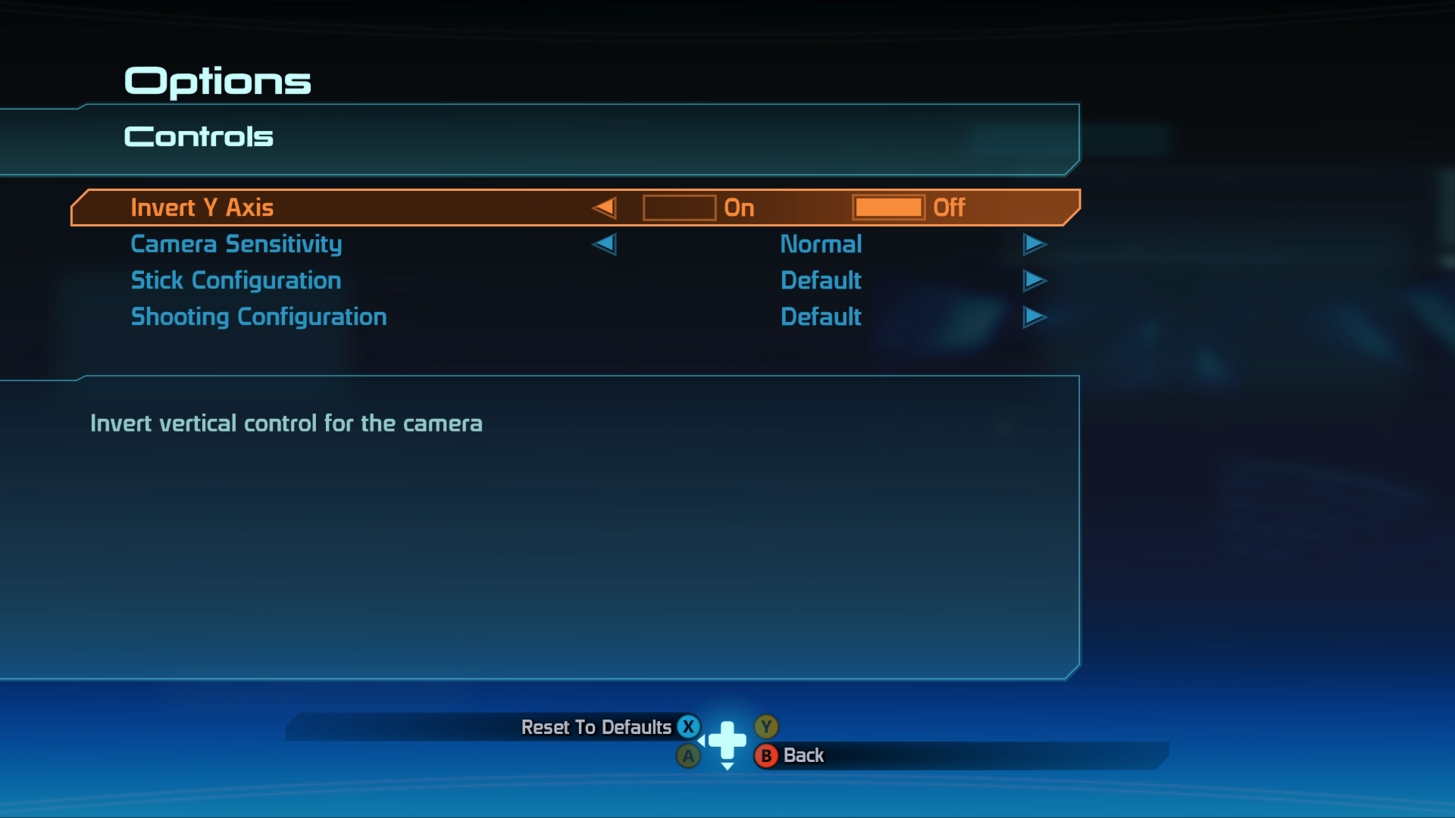
Task: Select the Controls section header
Action: pyautogui.click(x=197, y=136)
